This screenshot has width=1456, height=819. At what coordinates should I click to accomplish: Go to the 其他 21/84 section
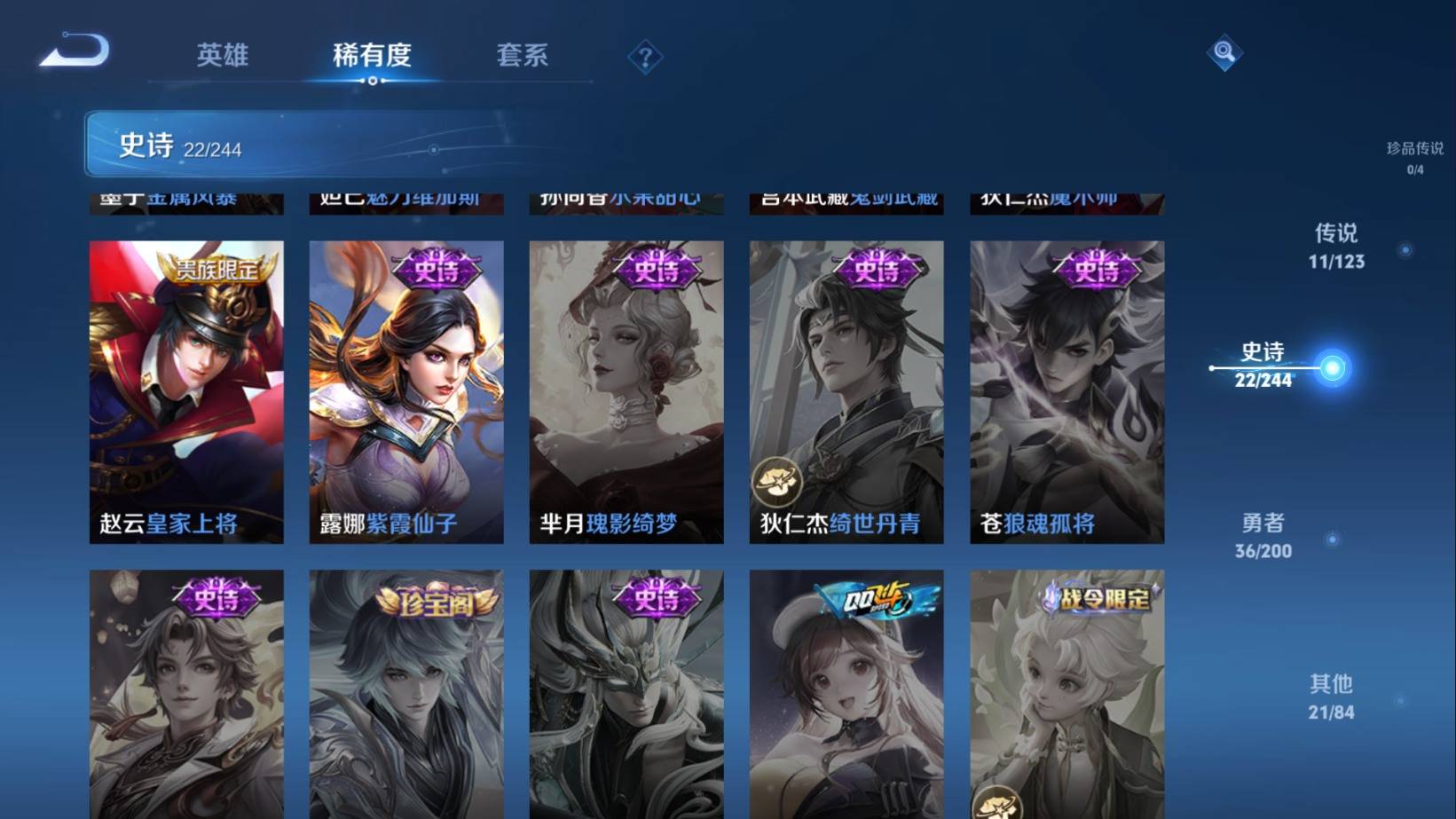point(1331,697)
